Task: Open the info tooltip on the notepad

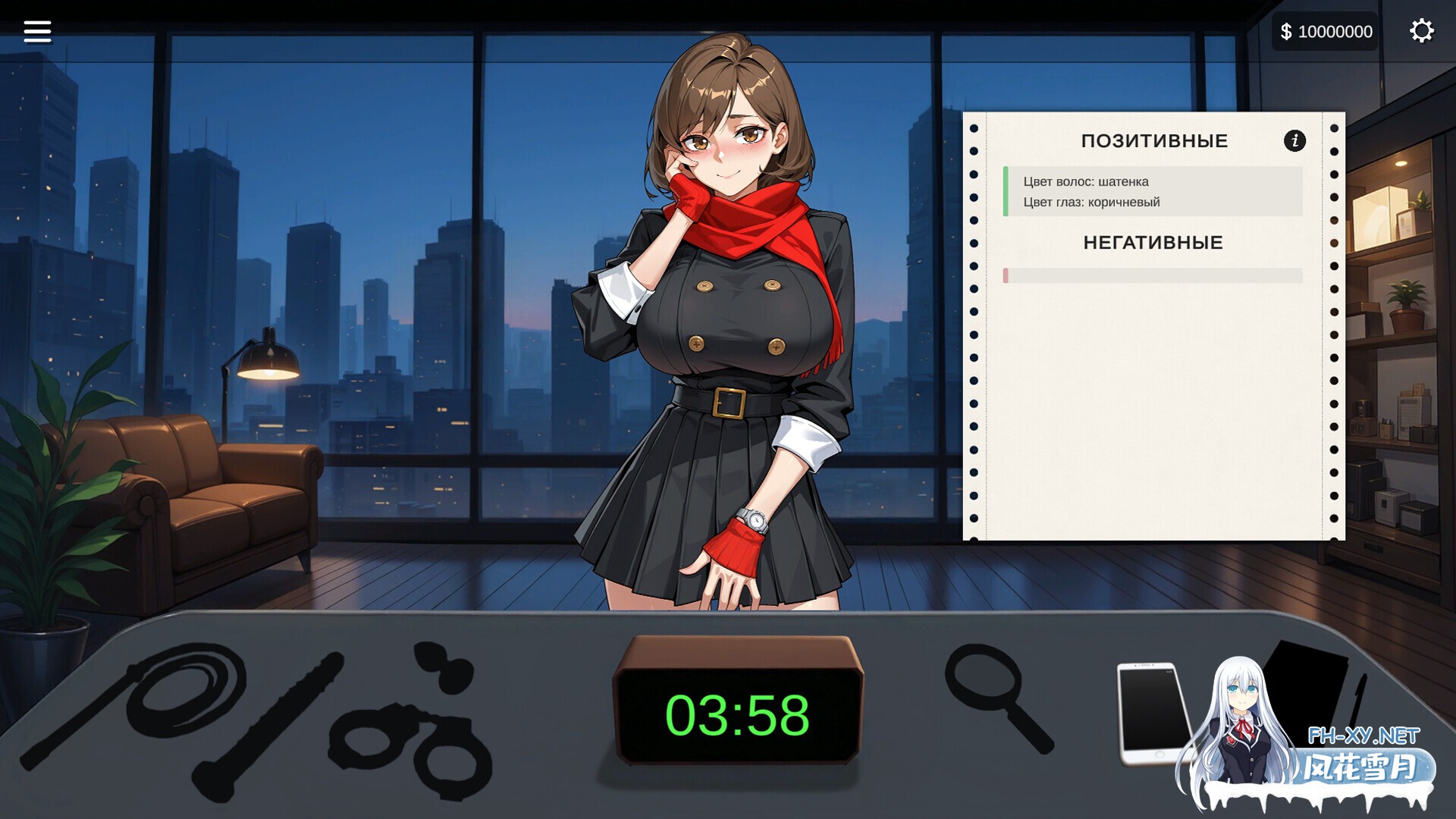Action: coord(1294,140)
